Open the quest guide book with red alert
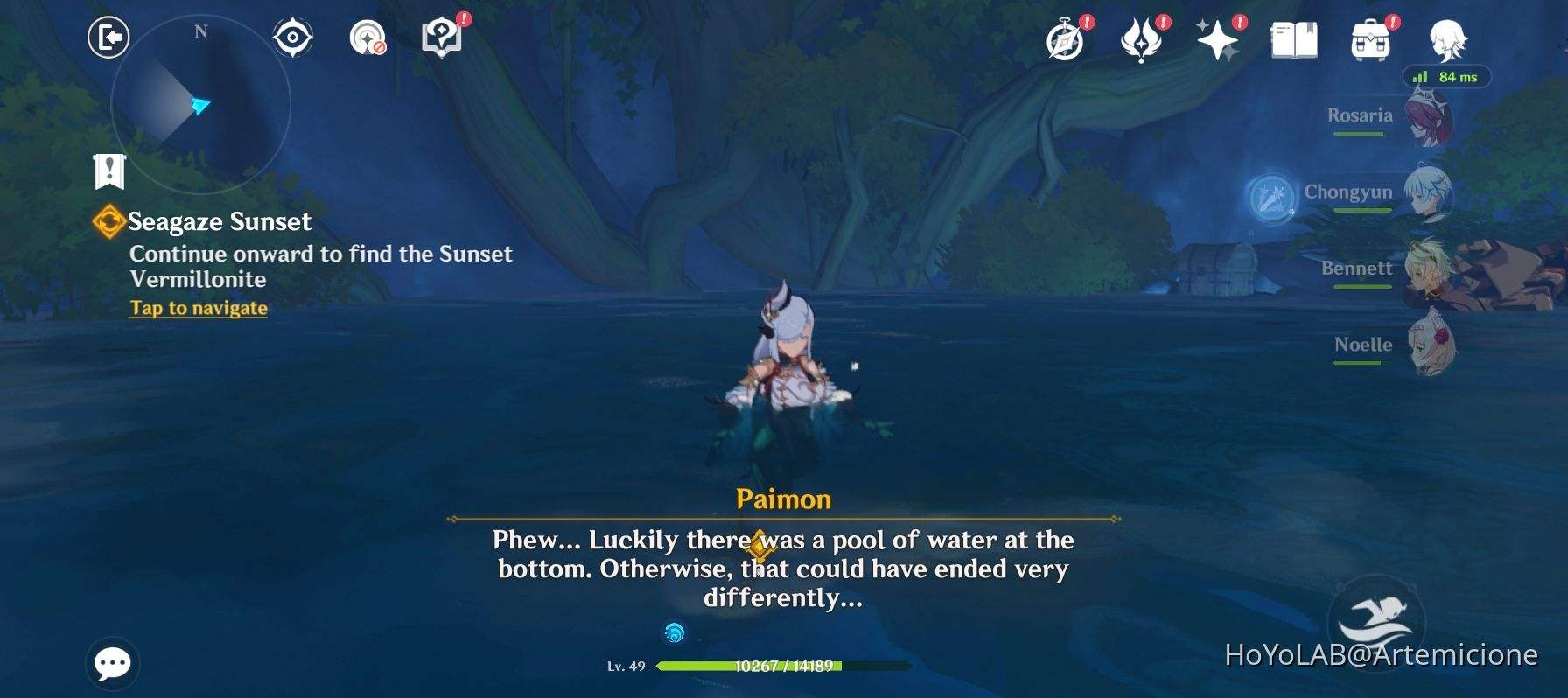Viewport: 1568px width, 698px height. 441,37
